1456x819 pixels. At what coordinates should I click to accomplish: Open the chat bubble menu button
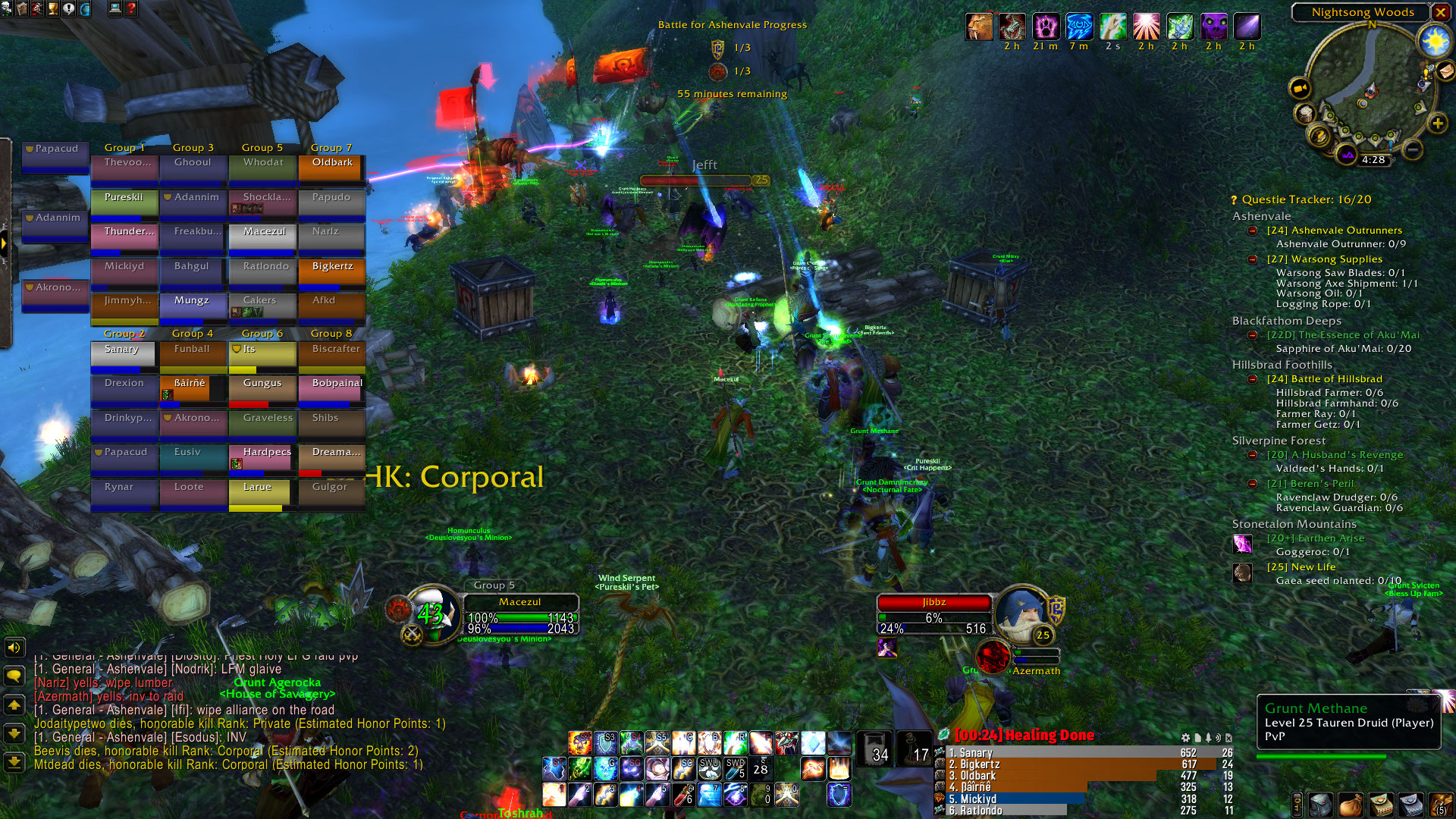click(x=14, y=676)
